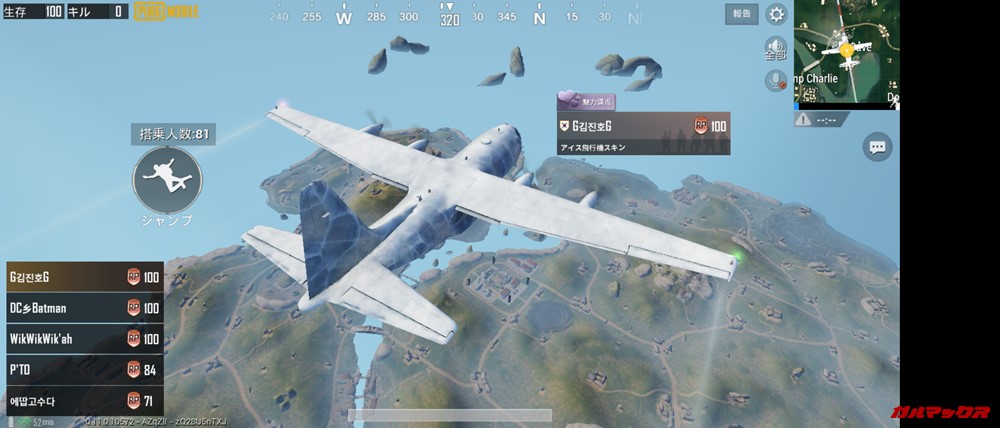The height and width of the screenshot is (428, 1000).
Task: Choose WikWikWik'ah from the squad list
Action: (75, 339)
